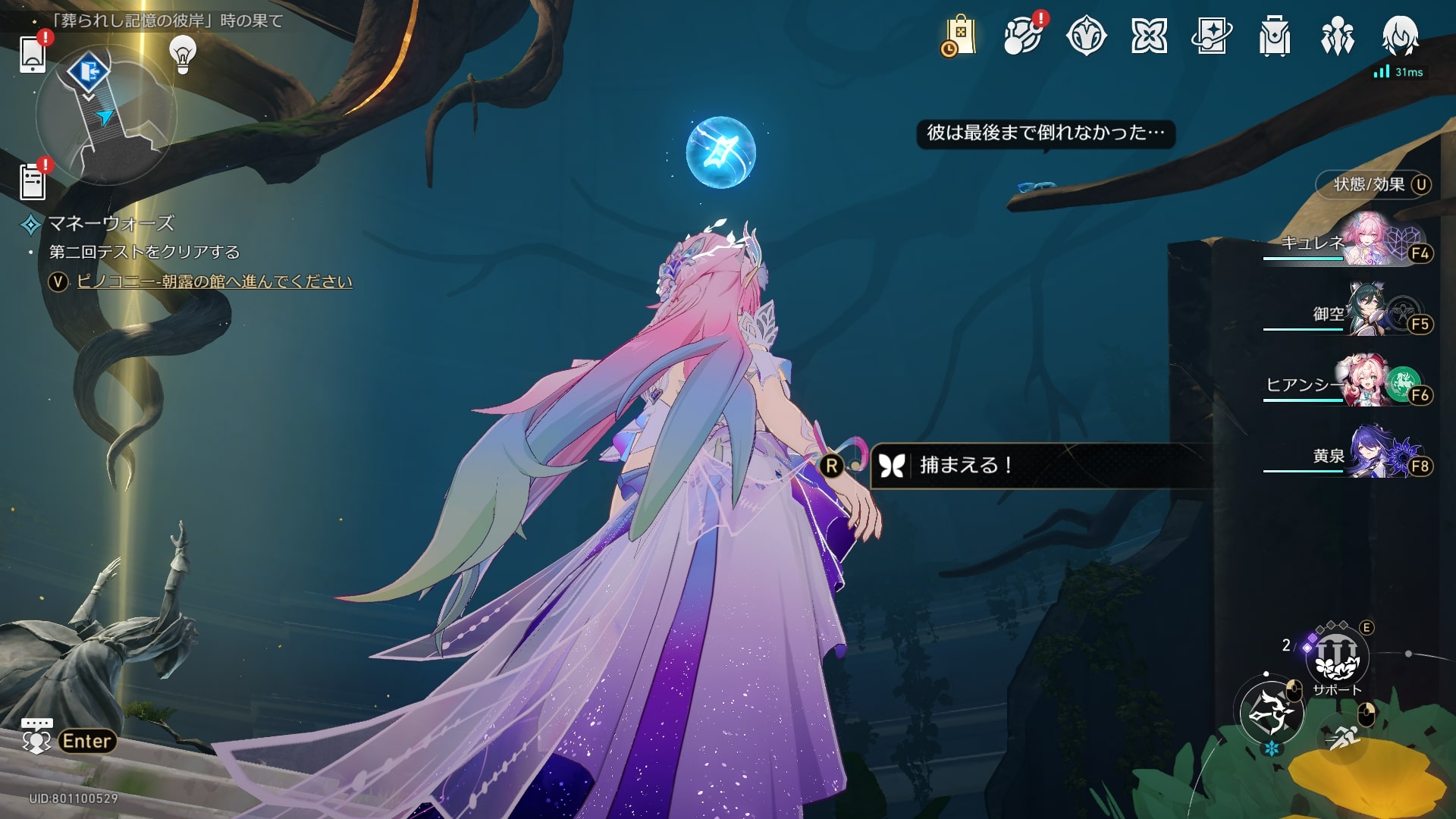Open the interastral guide compass icon
1456x819 pixels.
tap(1086, 36)
